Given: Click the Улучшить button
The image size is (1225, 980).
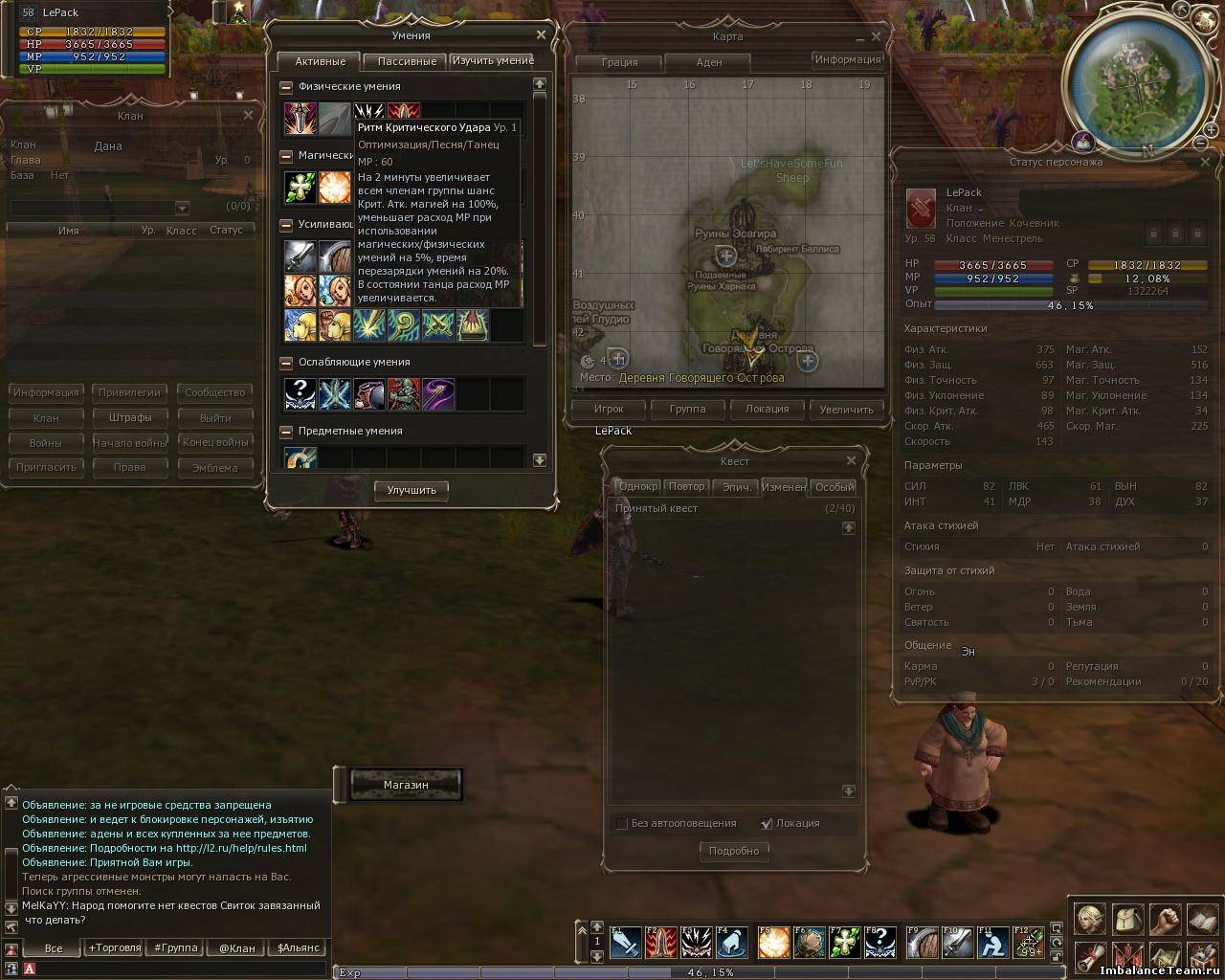Looking at the screenshot, I should 412,490.
